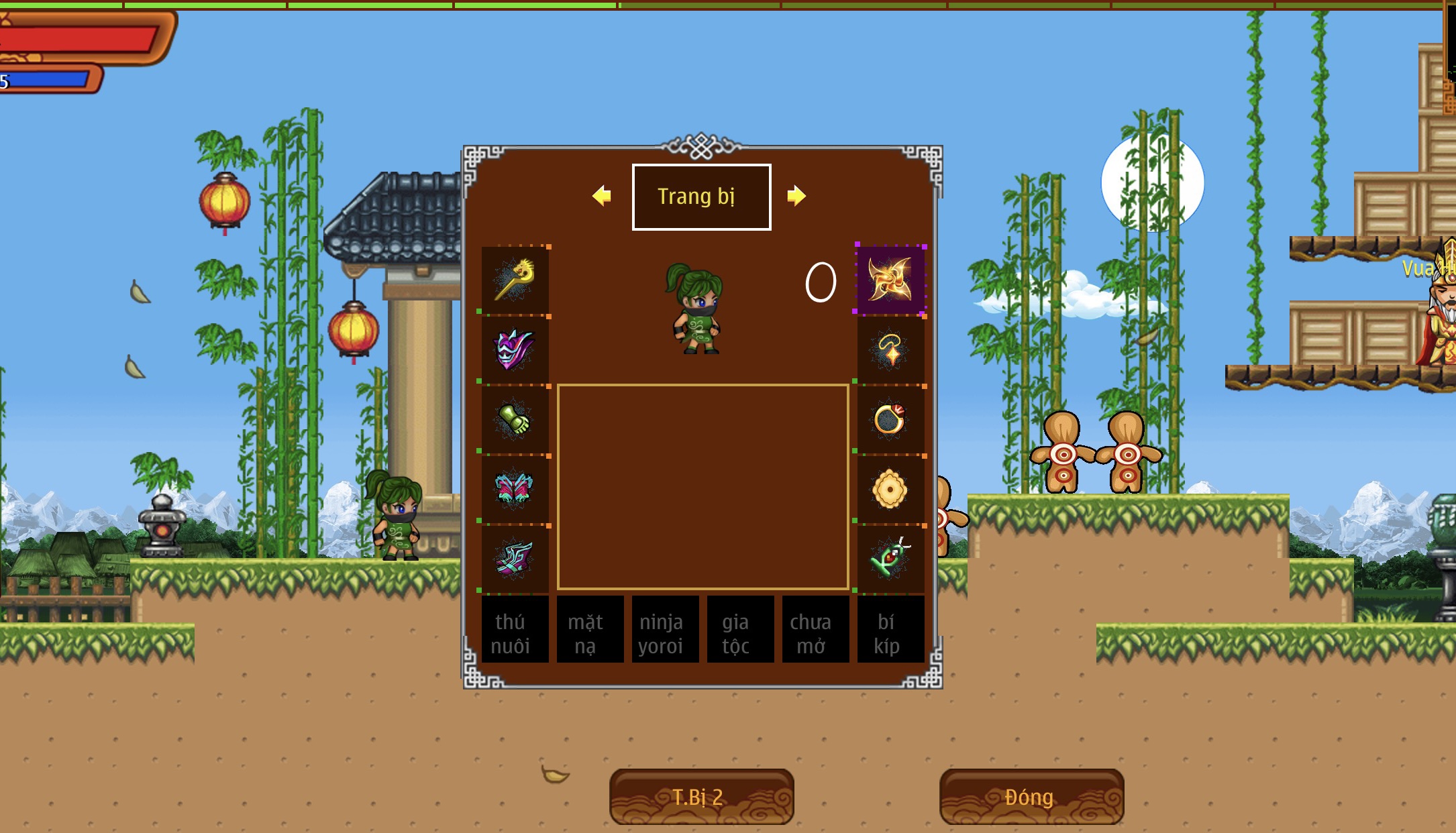Select the green gauntlet glove slot
This screenshot has width=1456, height=833.
click(x=515, y=420)
